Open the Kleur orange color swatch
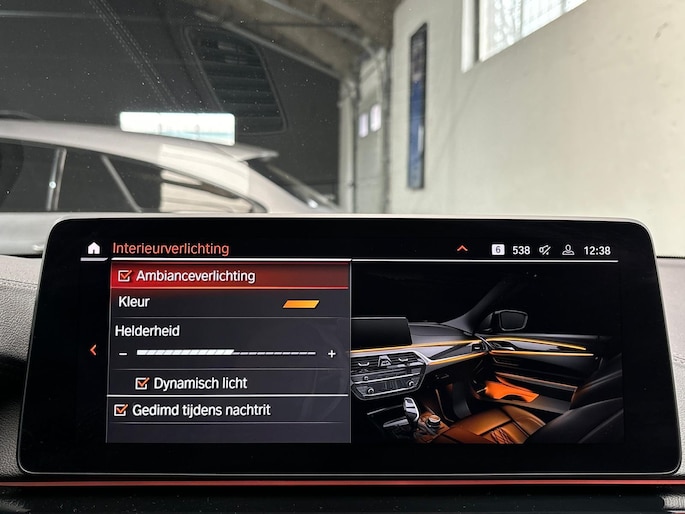The width and height of the screenshot is (685, 514). point(301,303)
